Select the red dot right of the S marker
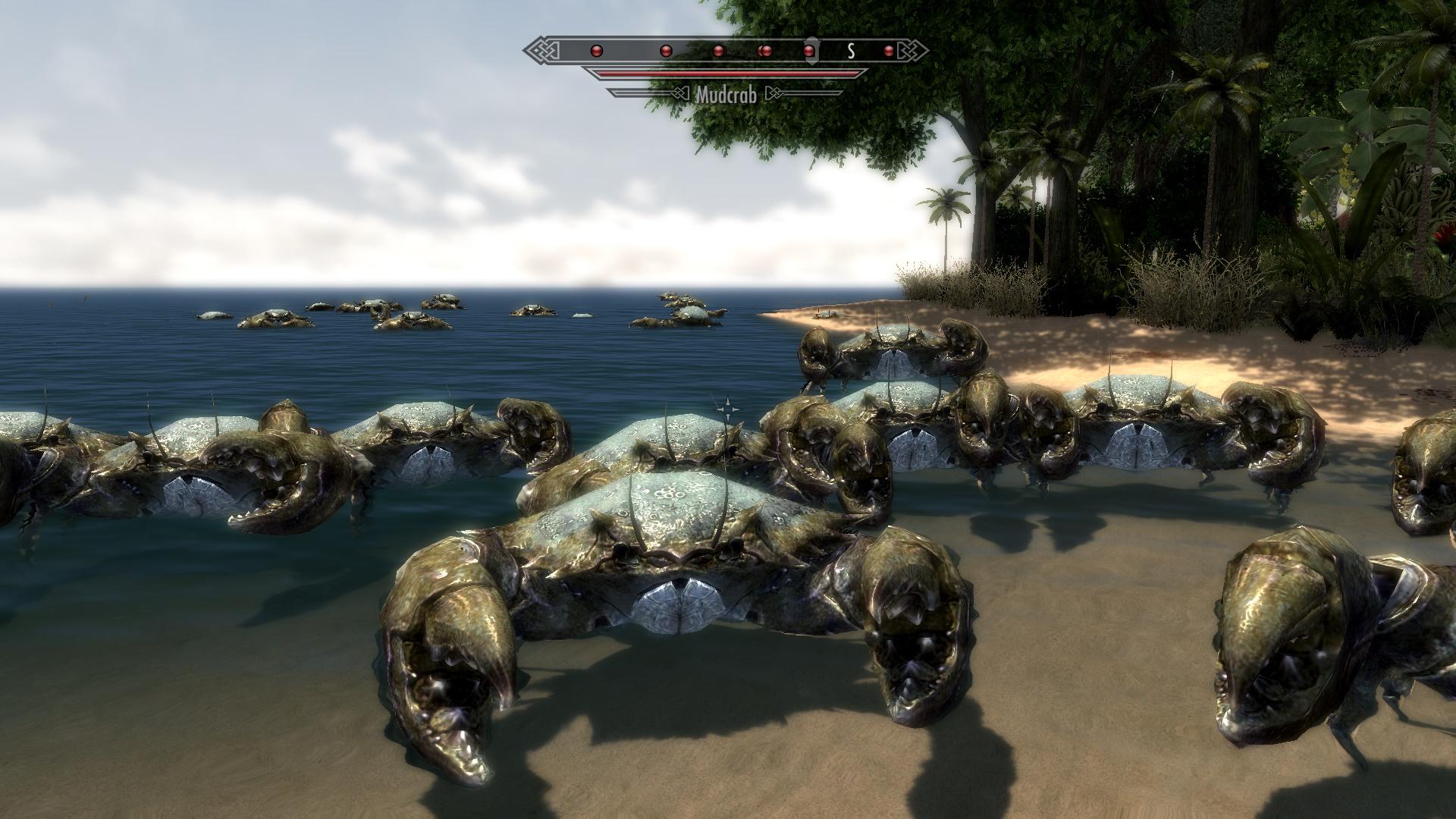The height and width of the screenshot is (819, 1456). (889, 52)
